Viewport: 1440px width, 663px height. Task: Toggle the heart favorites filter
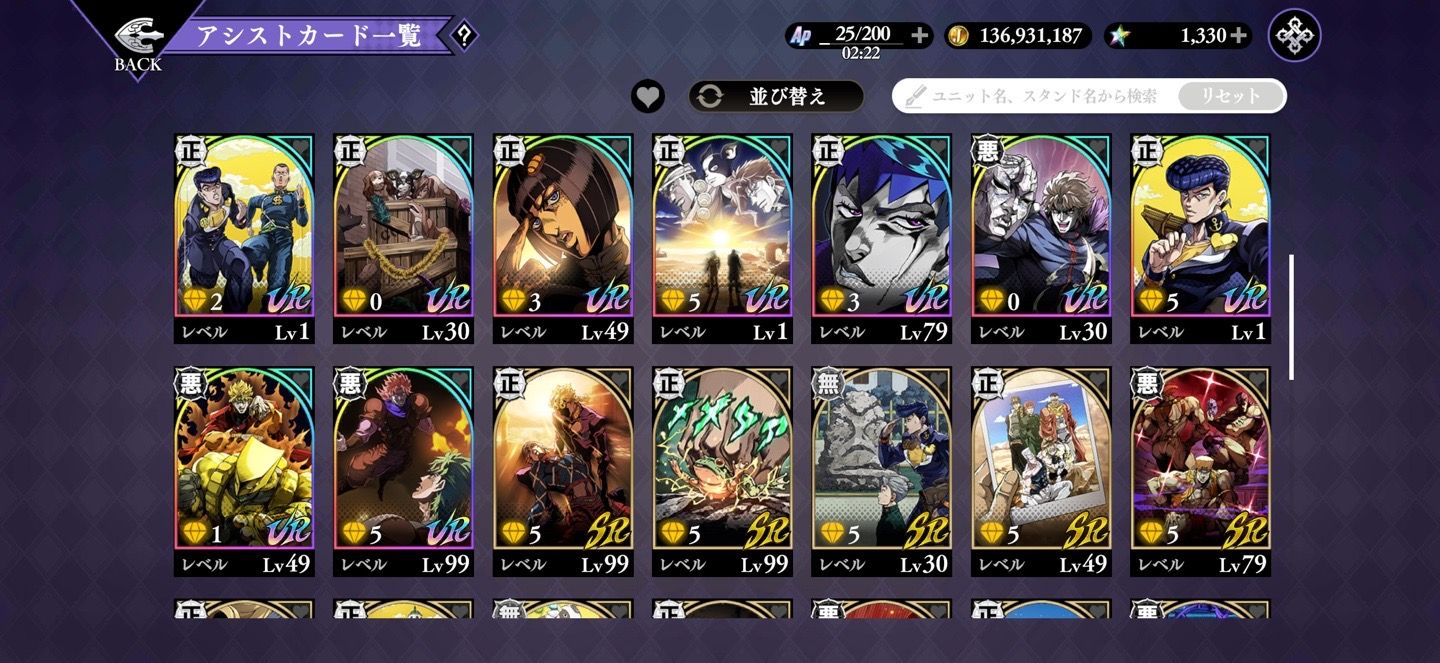coord(648,96)
